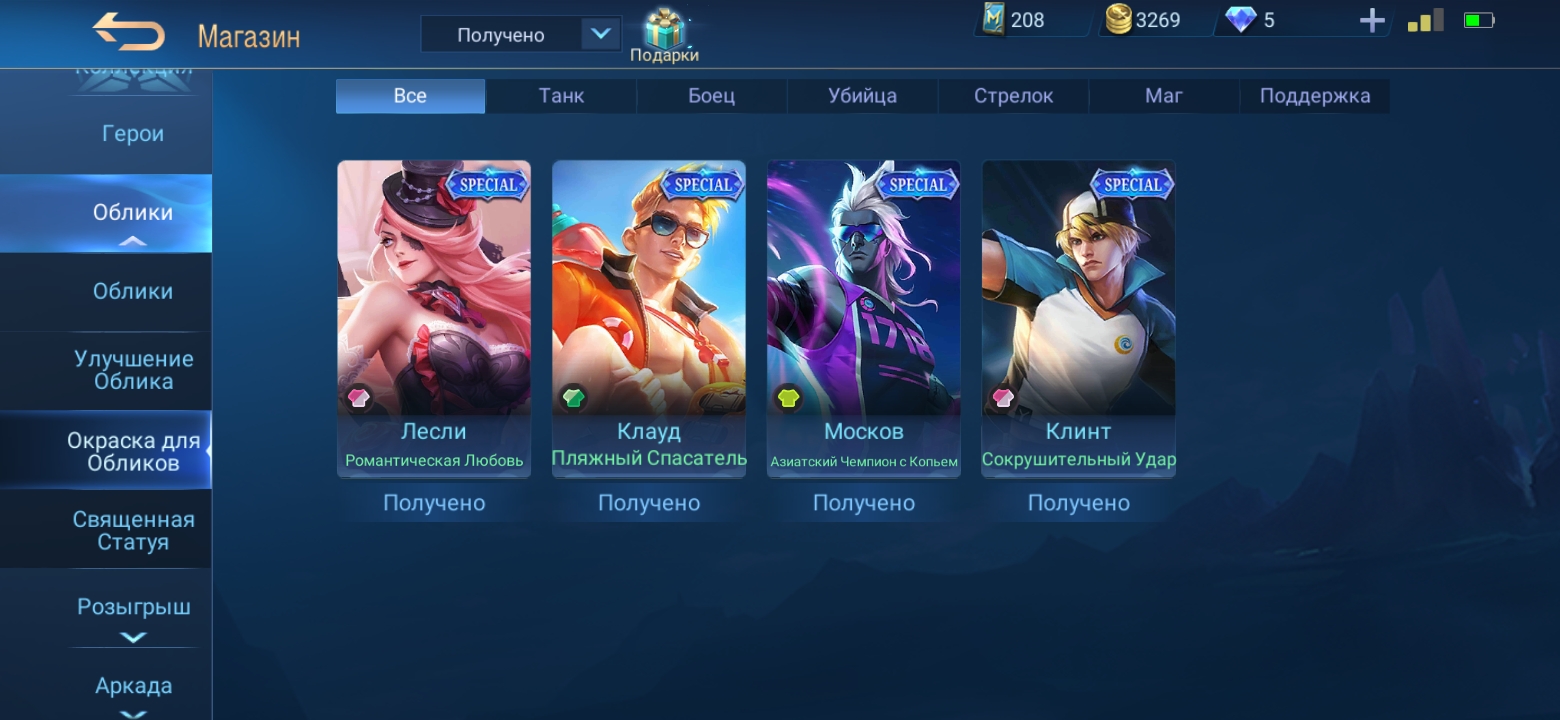Add diamonds with the plus button

(x=1372, y=21)
